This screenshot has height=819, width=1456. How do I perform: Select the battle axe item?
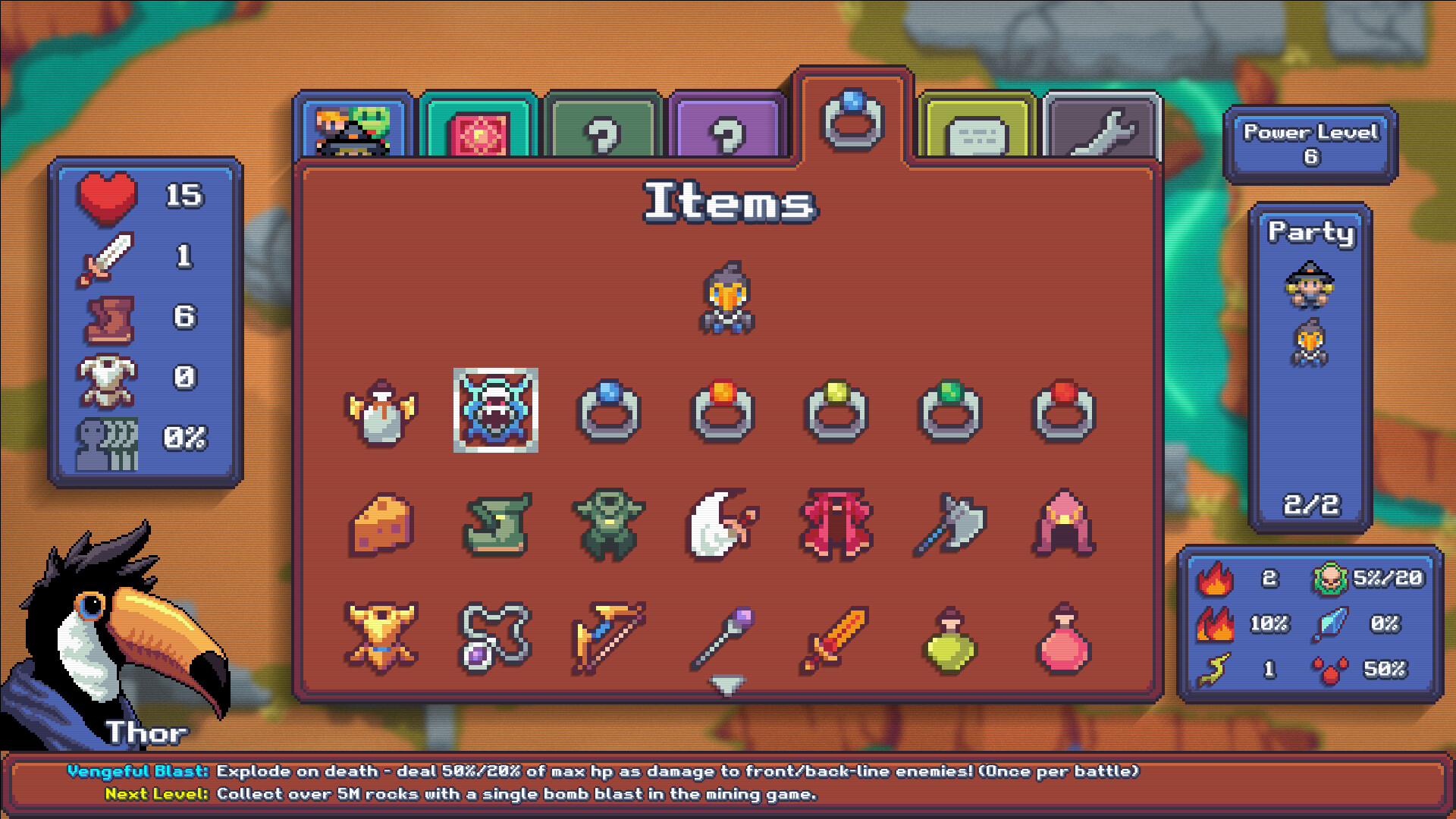[x=952, y=523]
